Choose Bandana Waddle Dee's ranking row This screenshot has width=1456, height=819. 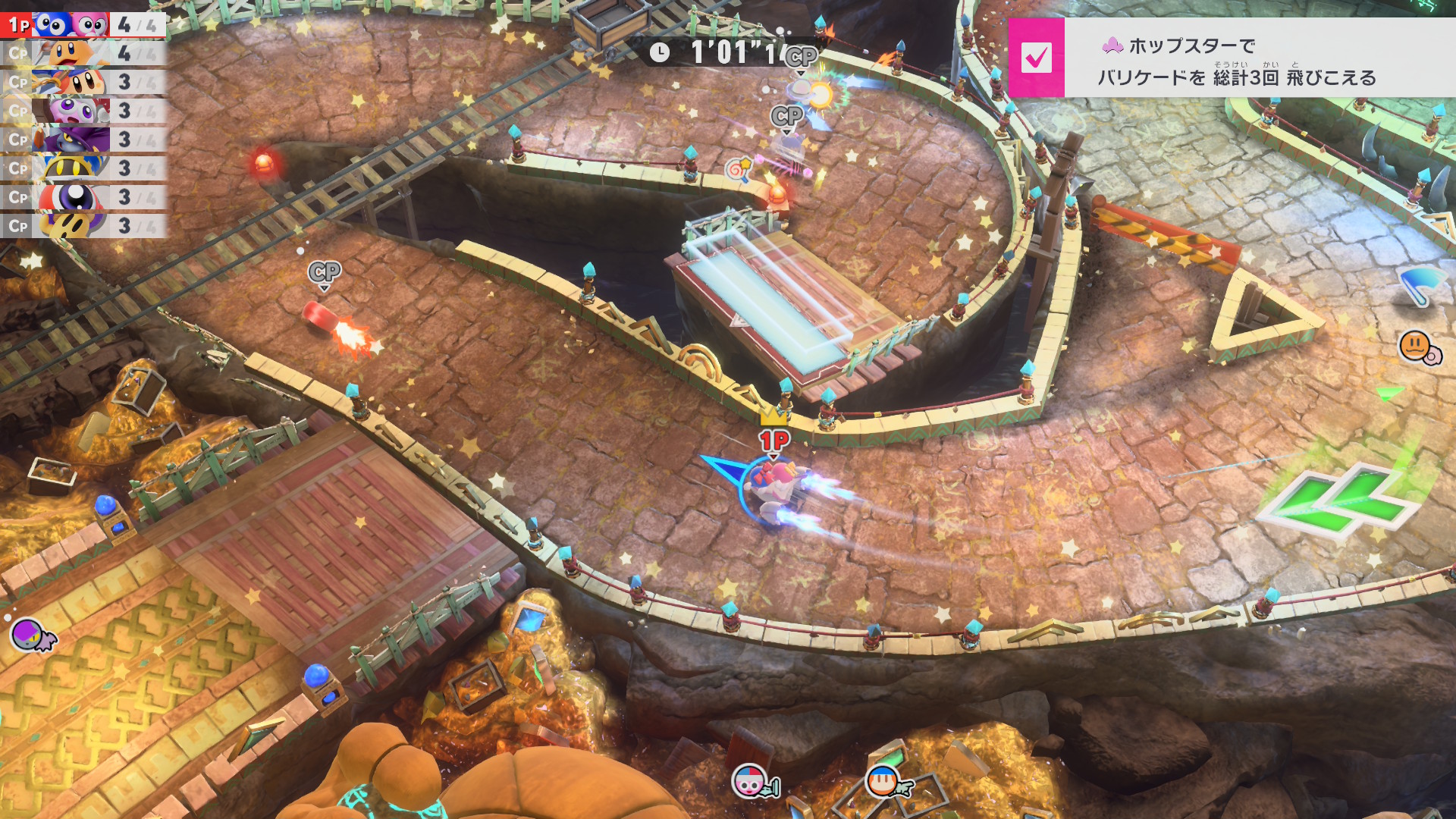82,82
